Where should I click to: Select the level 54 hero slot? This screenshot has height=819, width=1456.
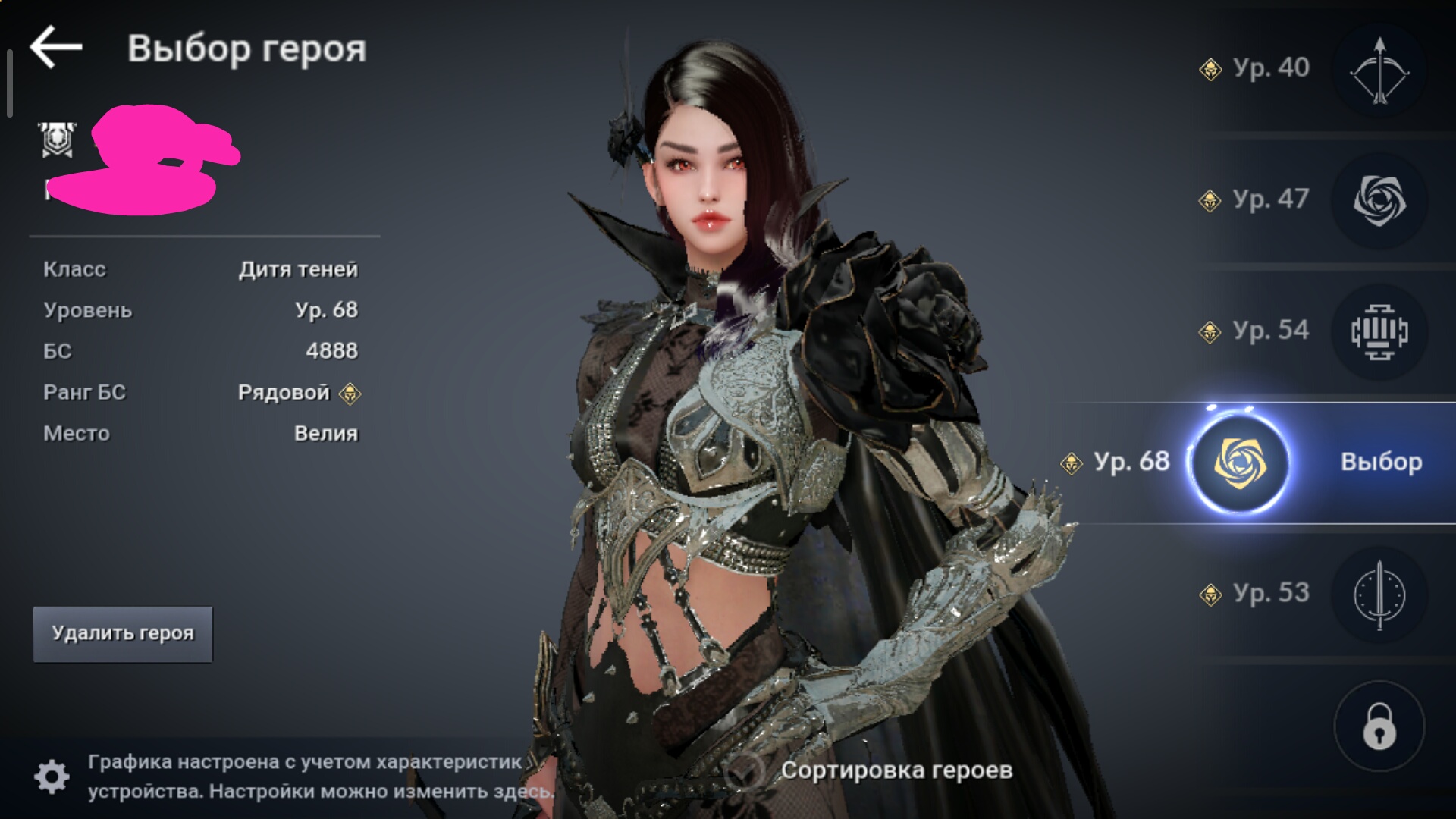click(1379, 332)
